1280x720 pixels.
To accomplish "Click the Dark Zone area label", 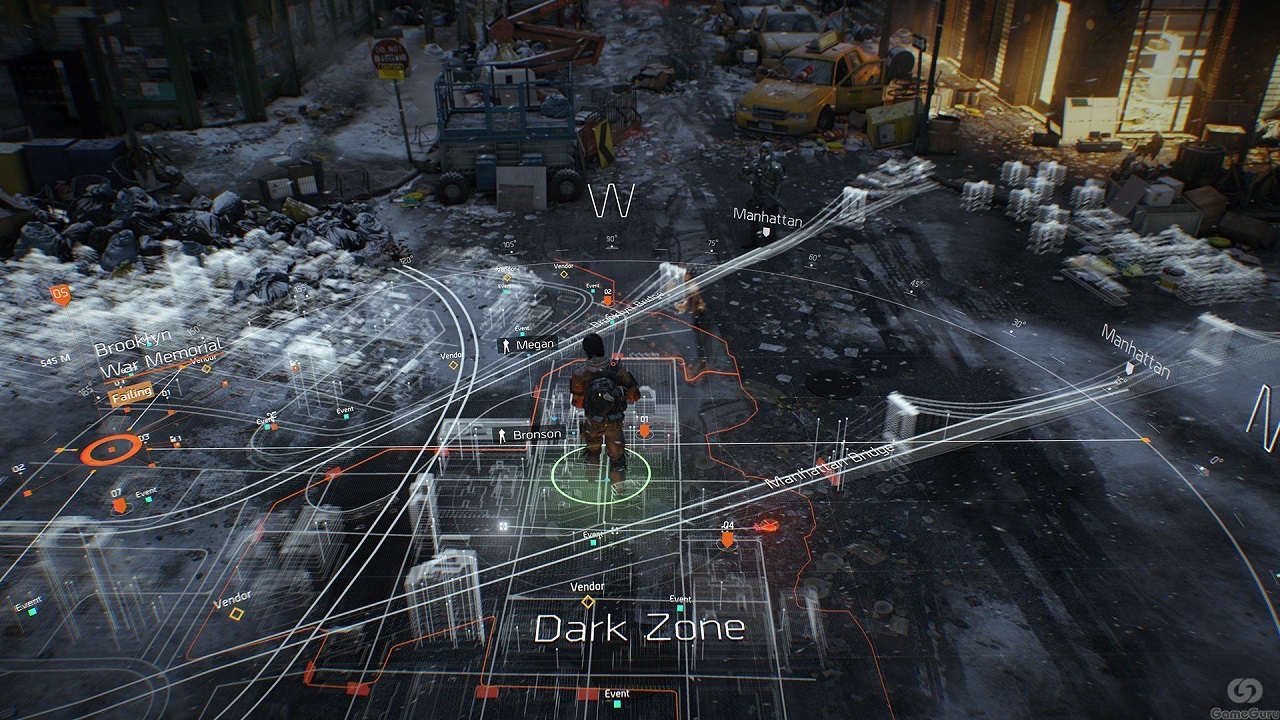I will 640,628.
